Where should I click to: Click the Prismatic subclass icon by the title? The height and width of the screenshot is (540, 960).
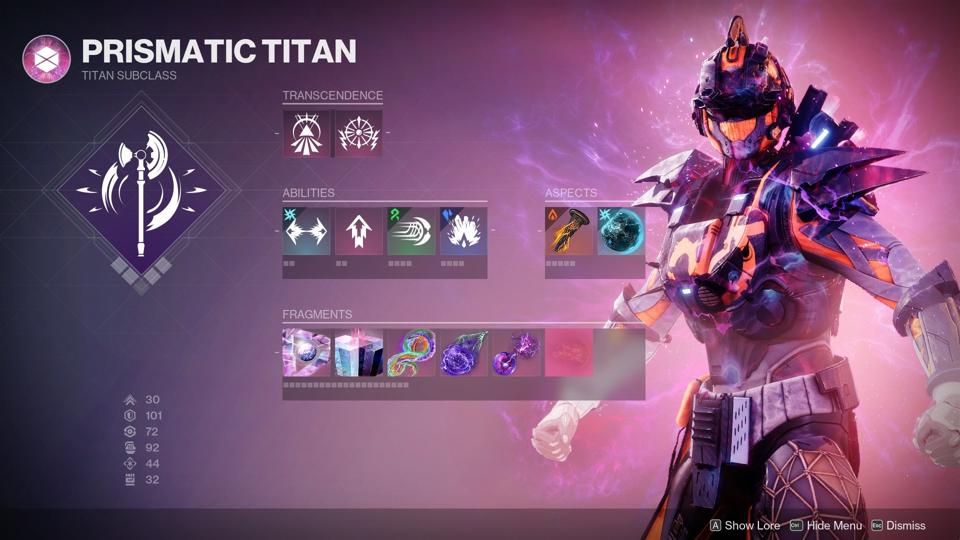47,59
